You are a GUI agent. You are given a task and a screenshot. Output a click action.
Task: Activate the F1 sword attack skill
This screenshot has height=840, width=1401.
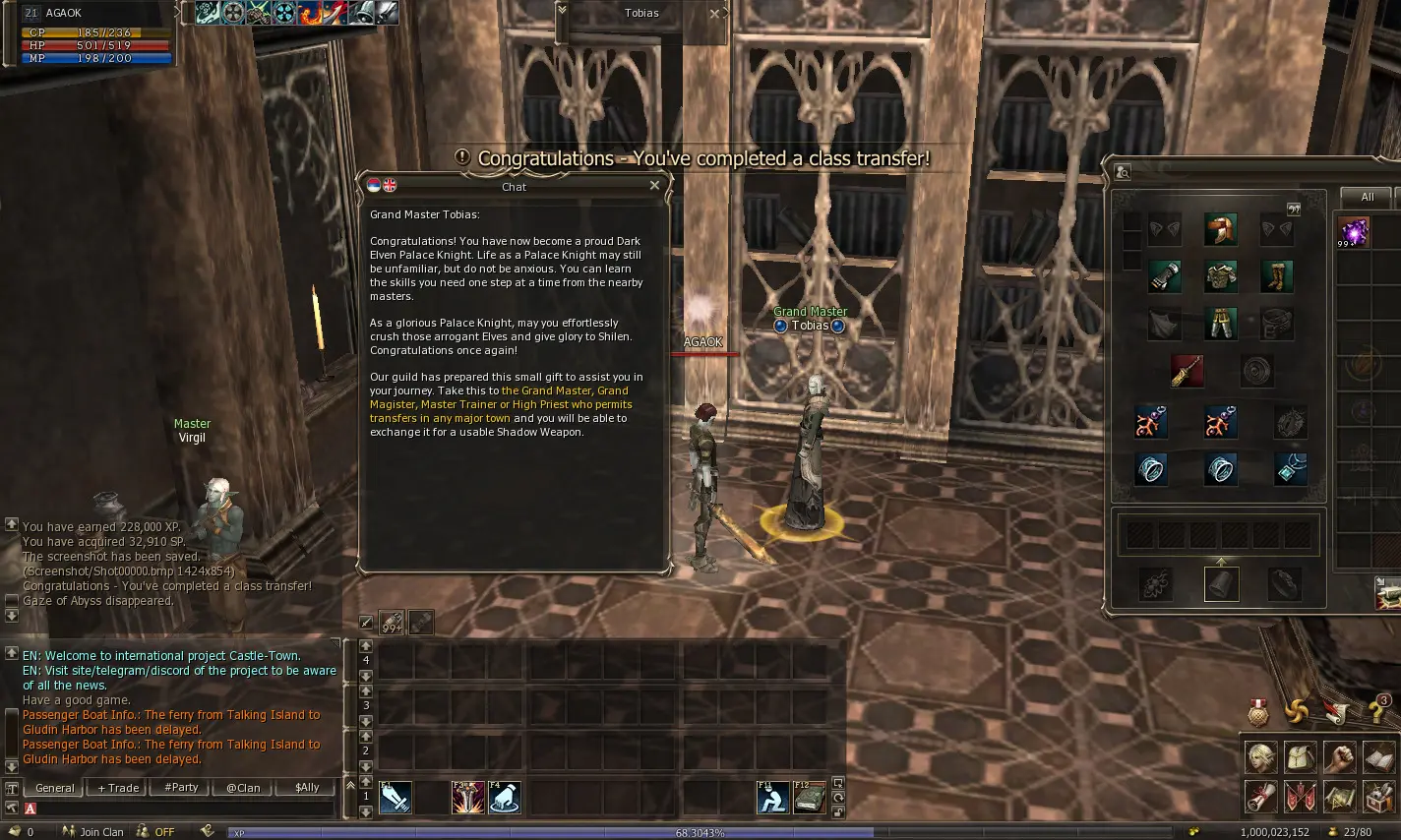(396, 797)
